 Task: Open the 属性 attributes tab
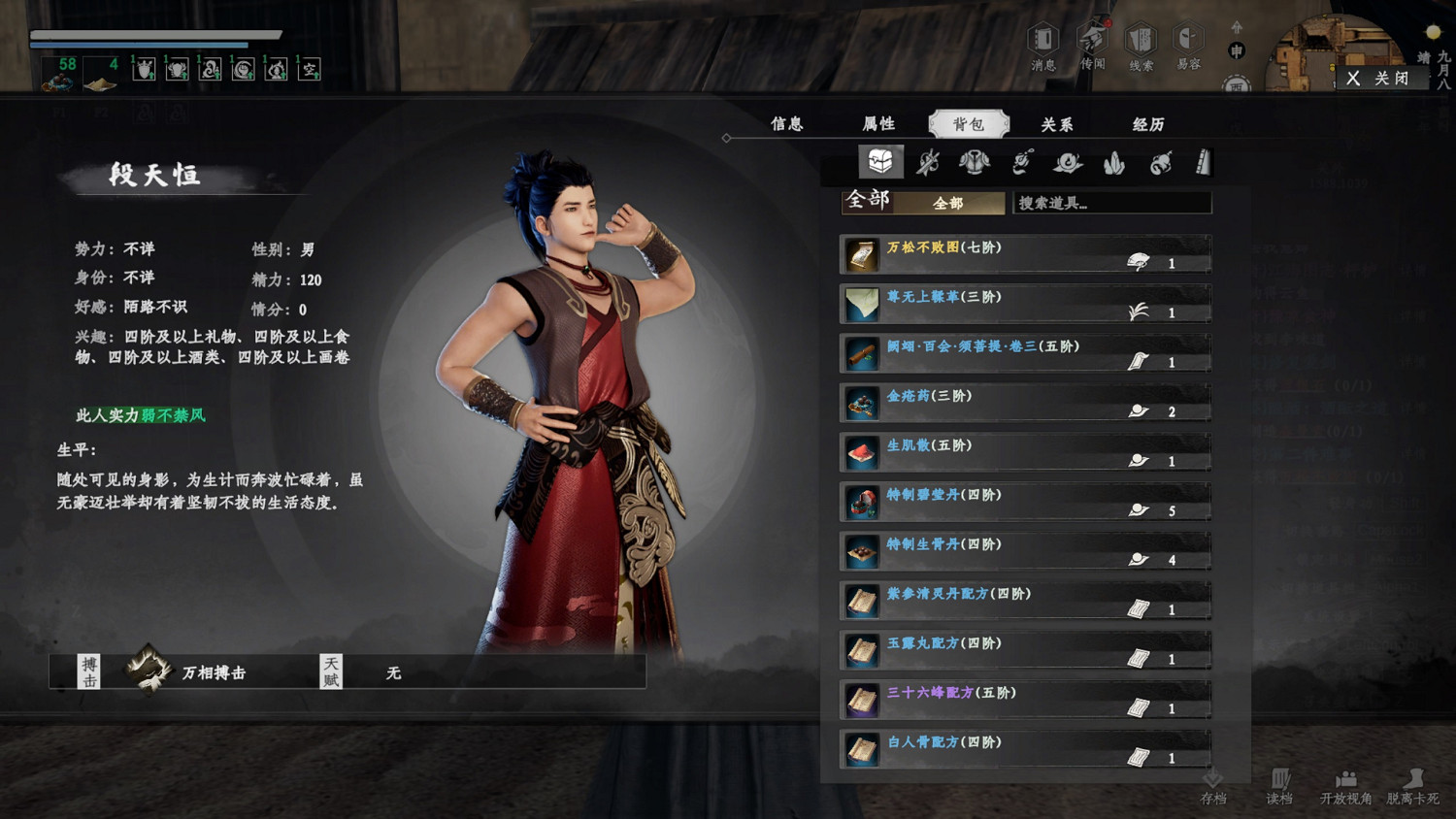pos(878,124)
